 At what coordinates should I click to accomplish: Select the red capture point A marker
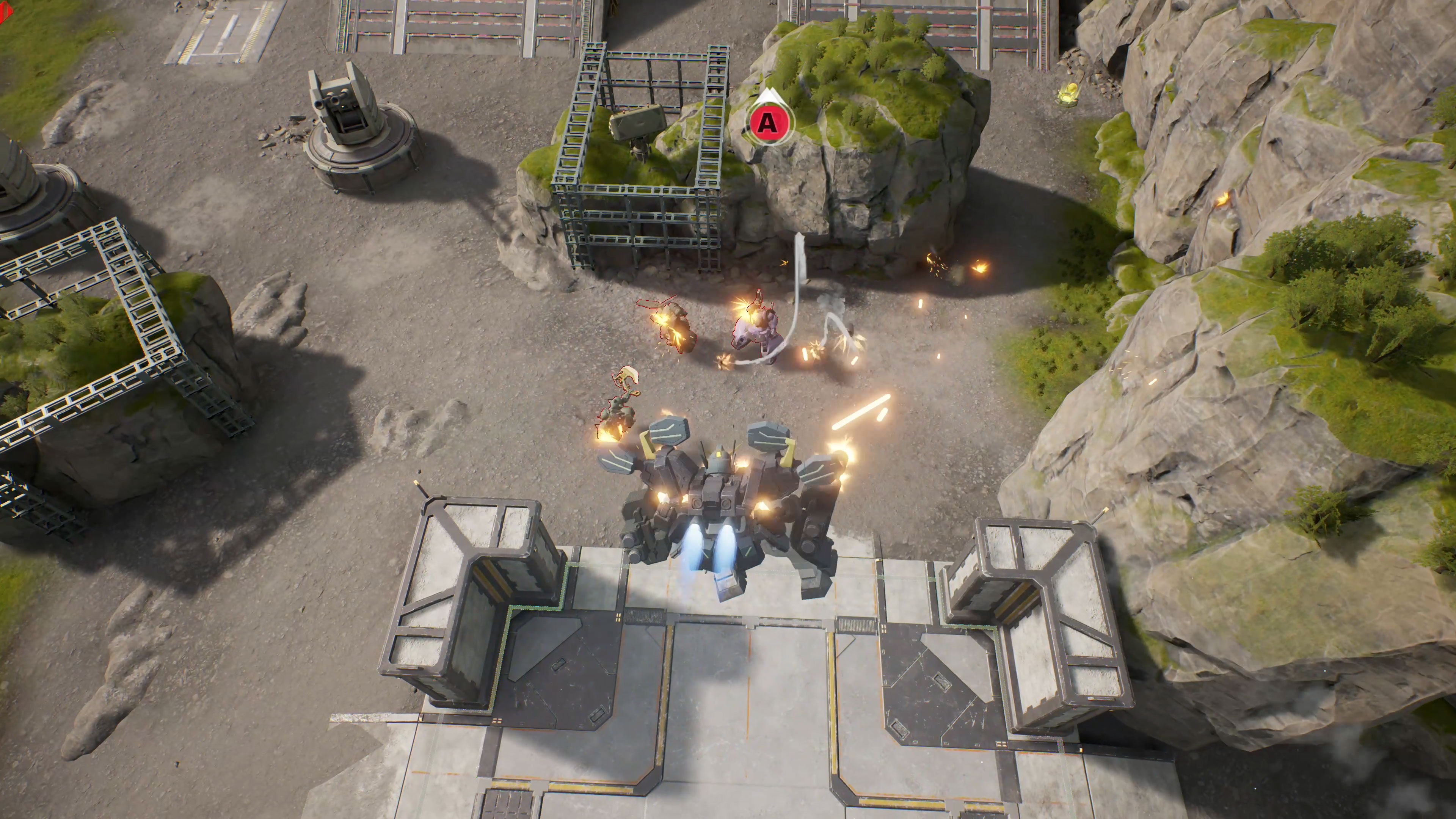(767, 121)
